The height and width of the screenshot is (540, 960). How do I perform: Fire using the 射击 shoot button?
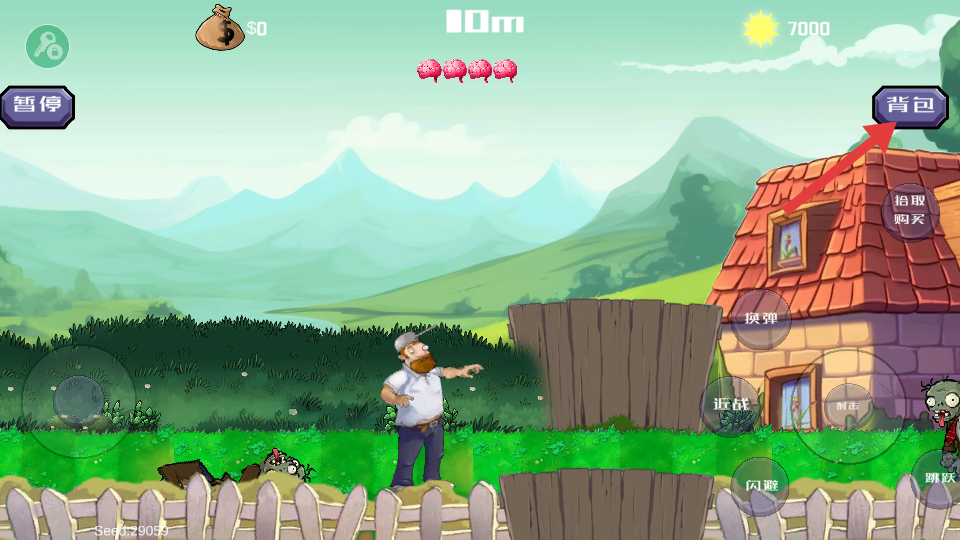(848, 405)
